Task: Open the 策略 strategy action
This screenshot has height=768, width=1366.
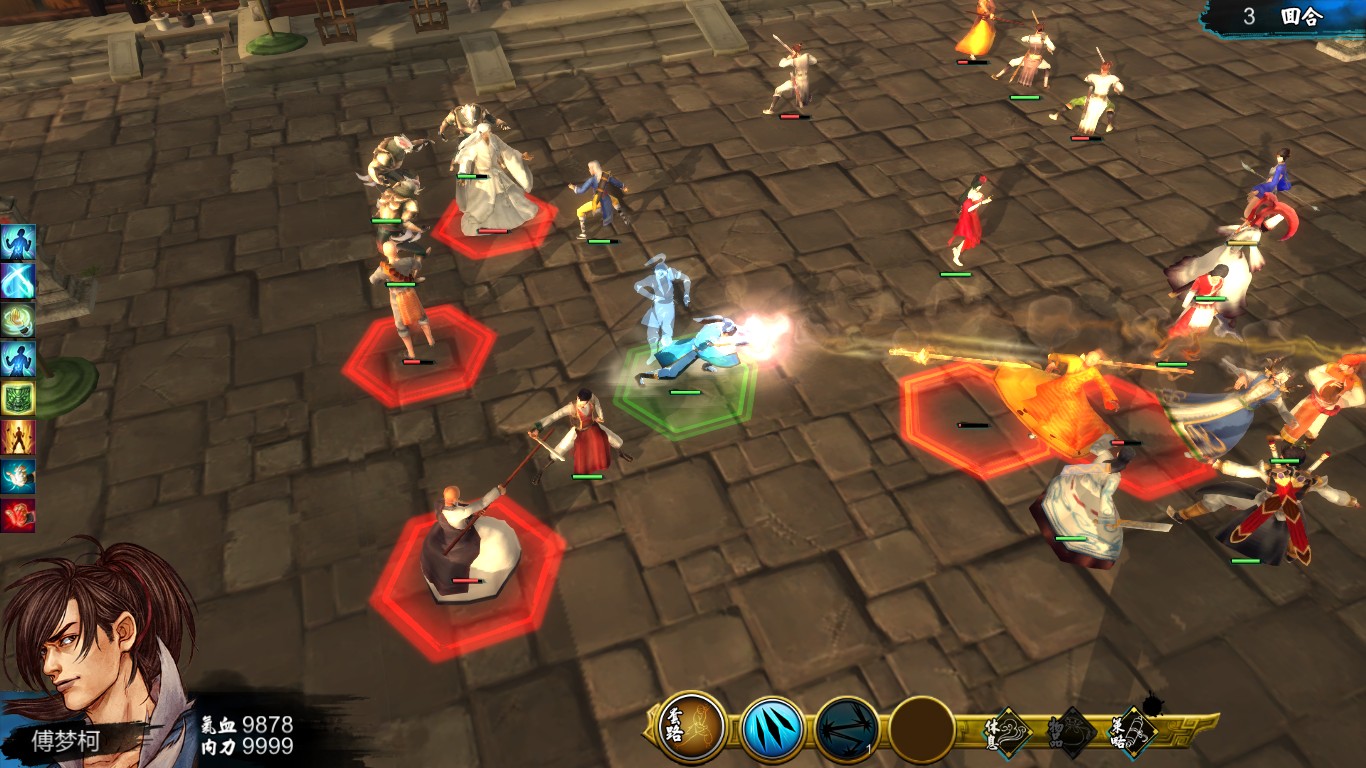Action: 1133,729
